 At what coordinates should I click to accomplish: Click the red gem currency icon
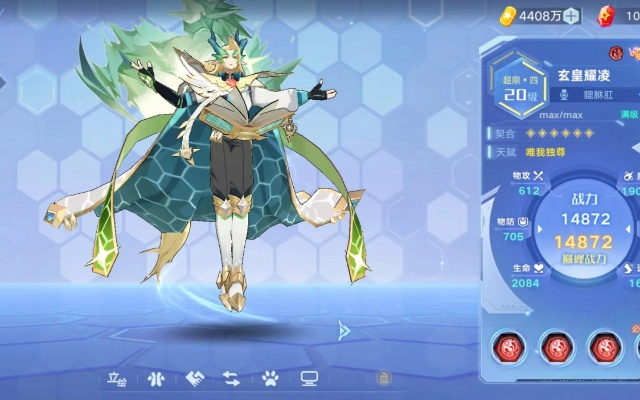click(x=603, y=16)
